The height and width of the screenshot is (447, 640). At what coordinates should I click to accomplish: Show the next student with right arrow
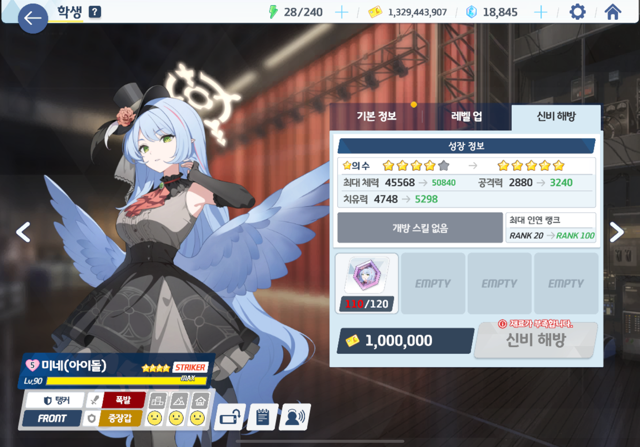pos(616,232)
